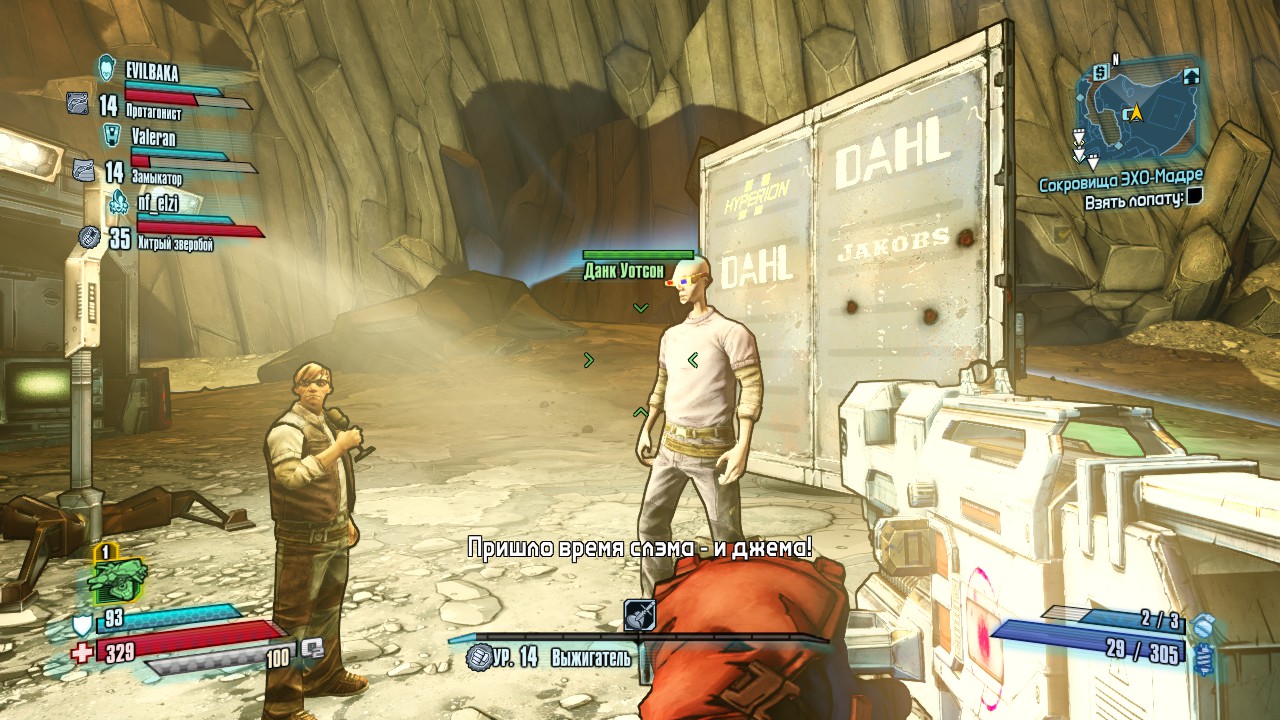This screenshot has width=1280, height=720.
Task: Select party member EVILBAKA's portrait
Action: 107,68
